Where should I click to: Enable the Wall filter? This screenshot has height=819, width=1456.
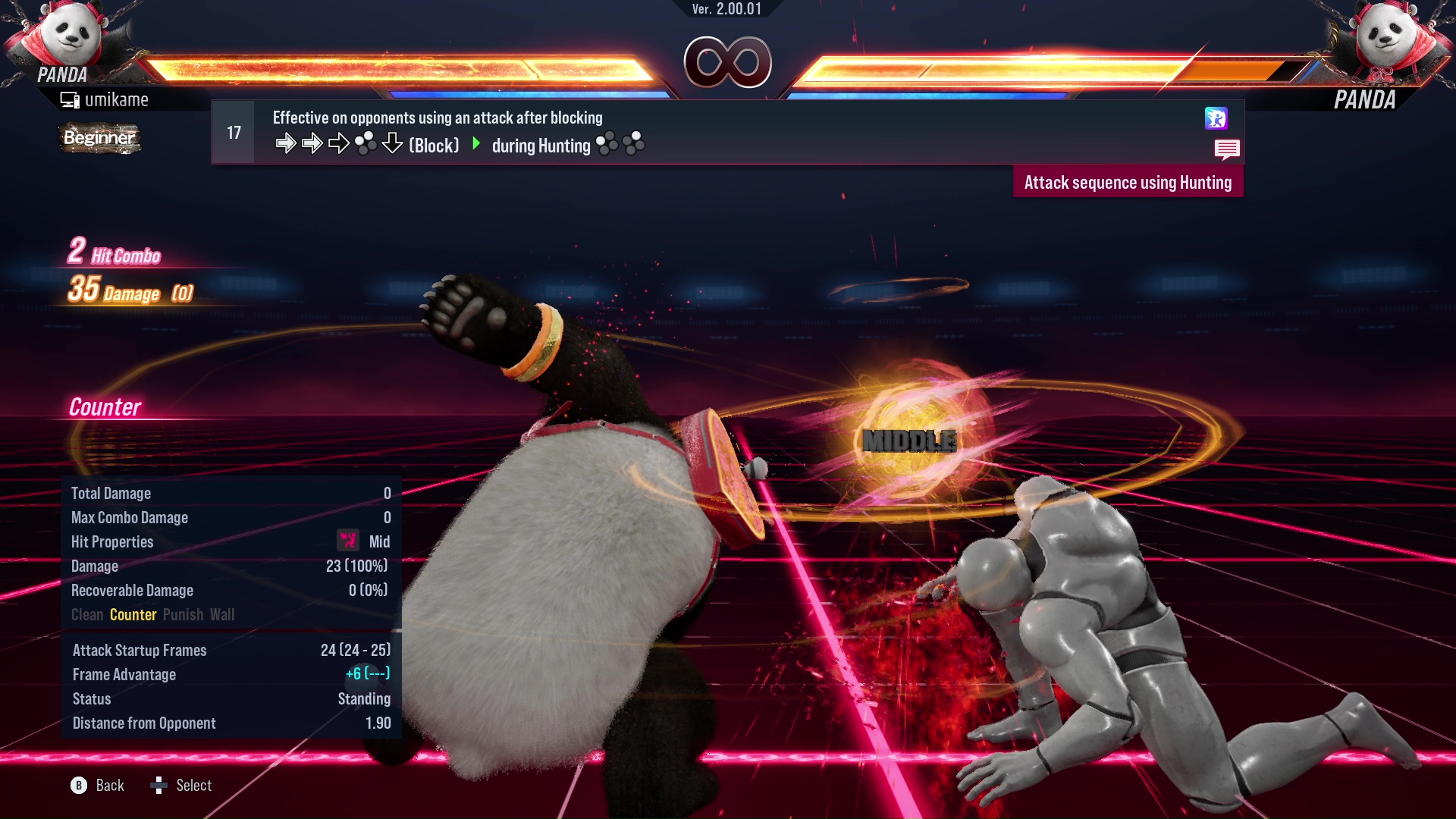click(x=223, y=614)
